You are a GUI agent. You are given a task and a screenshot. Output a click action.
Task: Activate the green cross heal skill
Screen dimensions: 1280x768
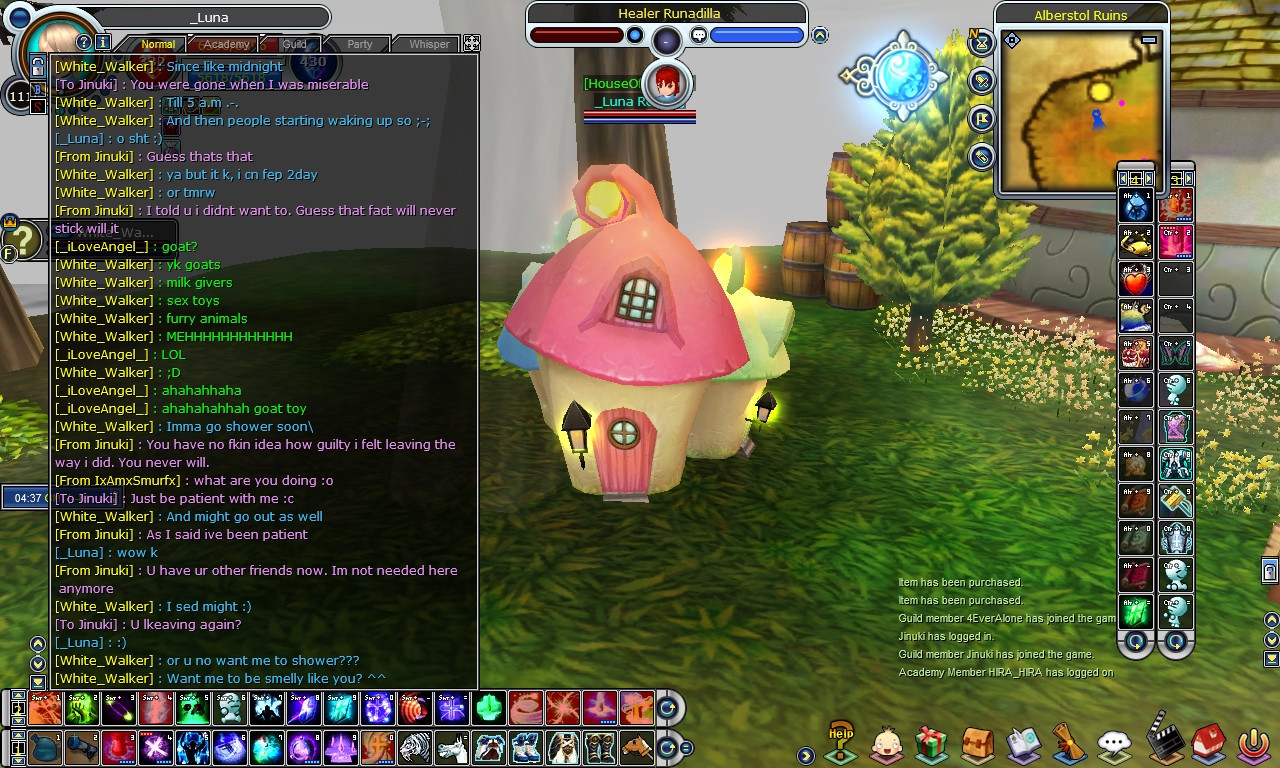pyautogui.click(x=488, y=708)
